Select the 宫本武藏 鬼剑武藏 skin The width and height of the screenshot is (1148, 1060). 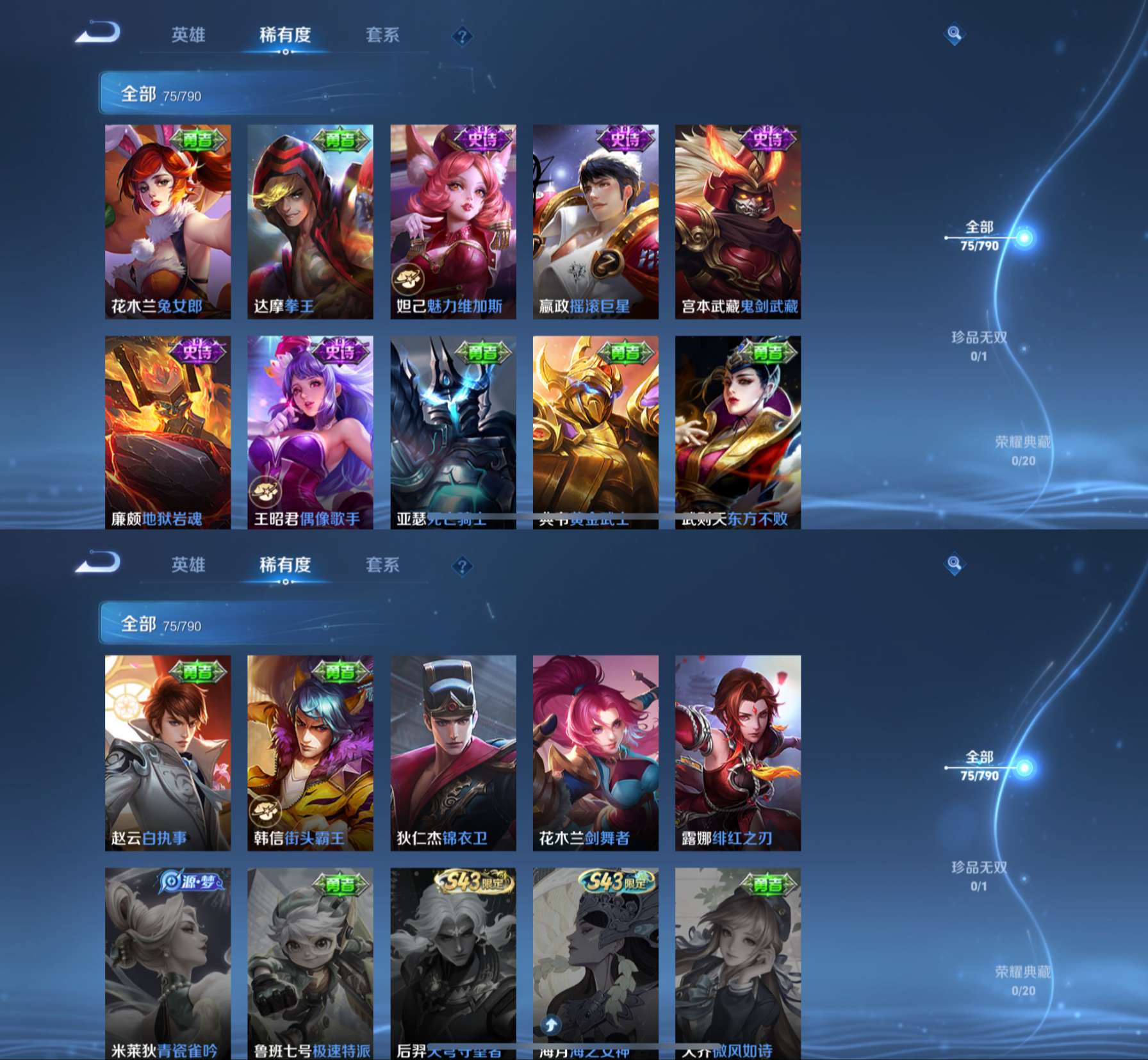pos(737,221)
